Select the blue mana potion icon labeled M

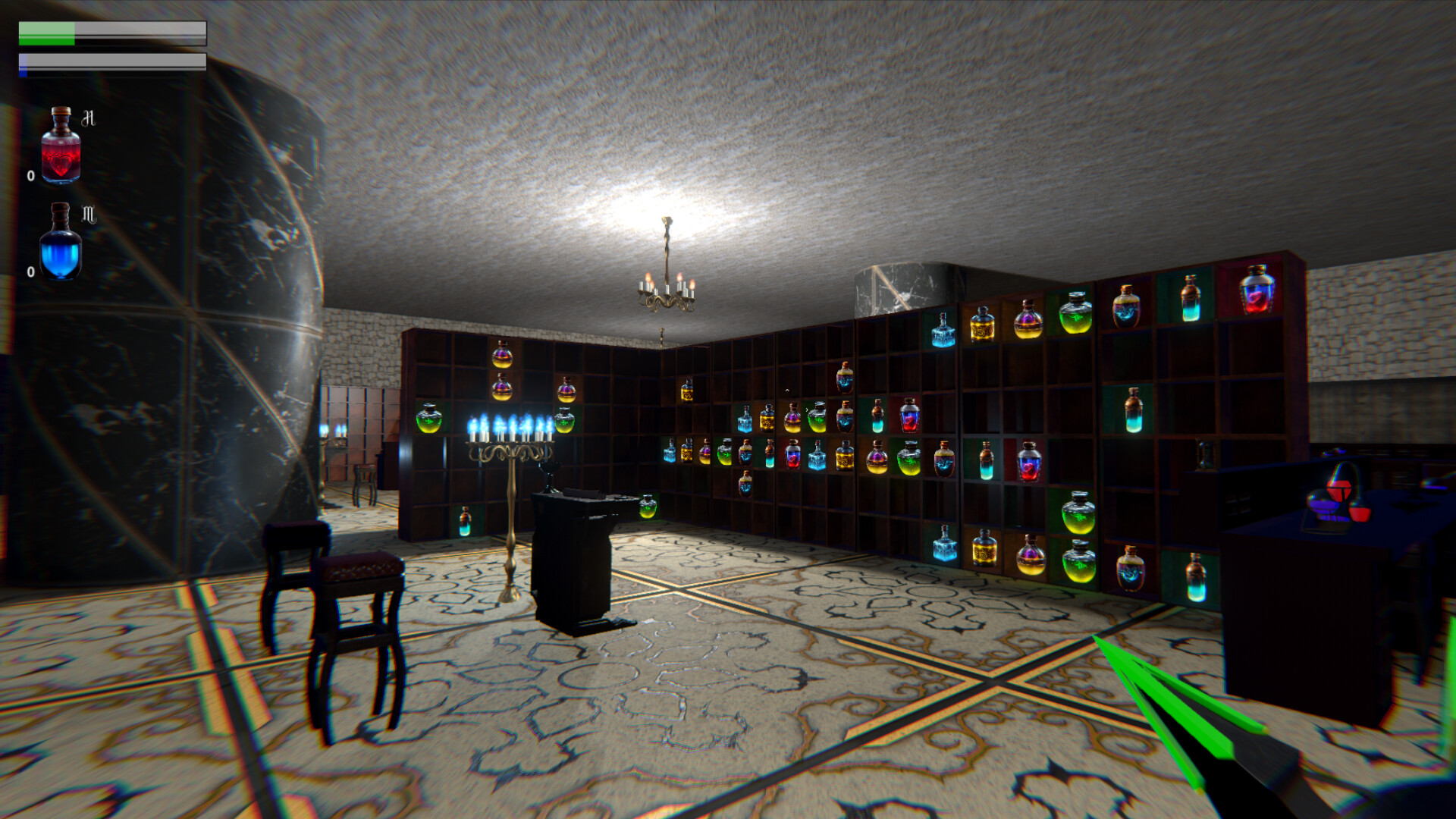click(x=62, y=243)
